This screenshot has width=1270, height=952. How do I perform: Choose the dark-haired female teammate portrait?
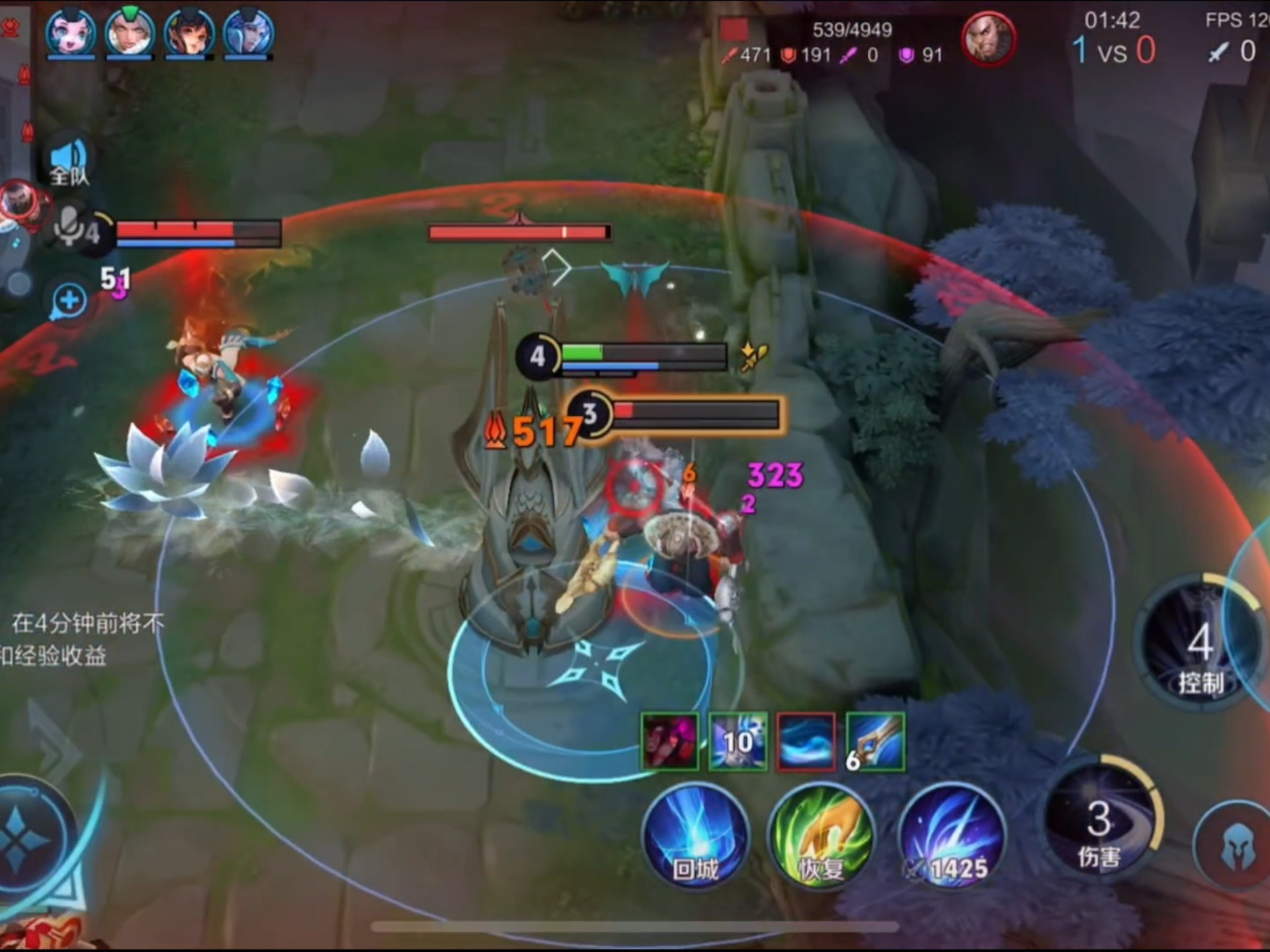[x=189, y=32]
